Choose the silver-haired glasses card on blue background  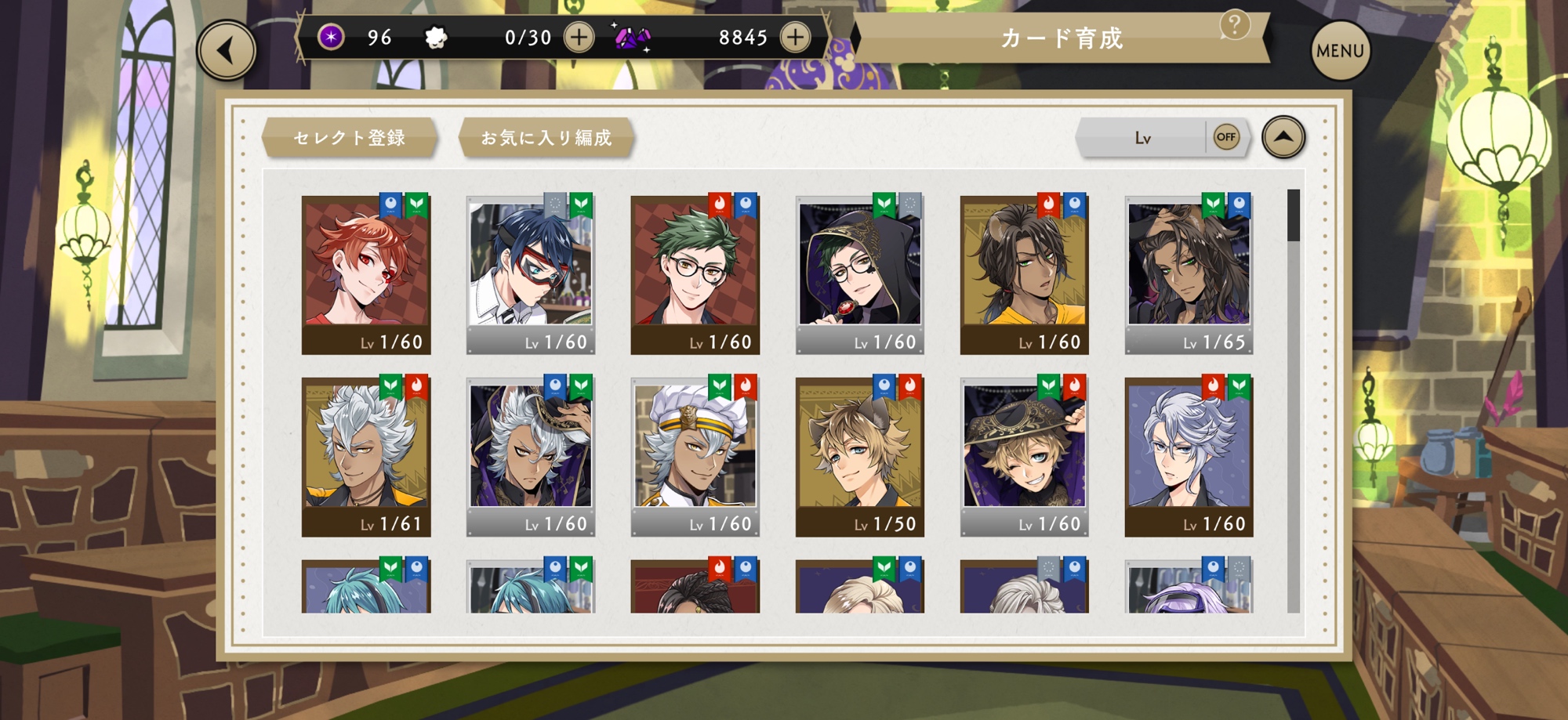tap(1189, 457)
